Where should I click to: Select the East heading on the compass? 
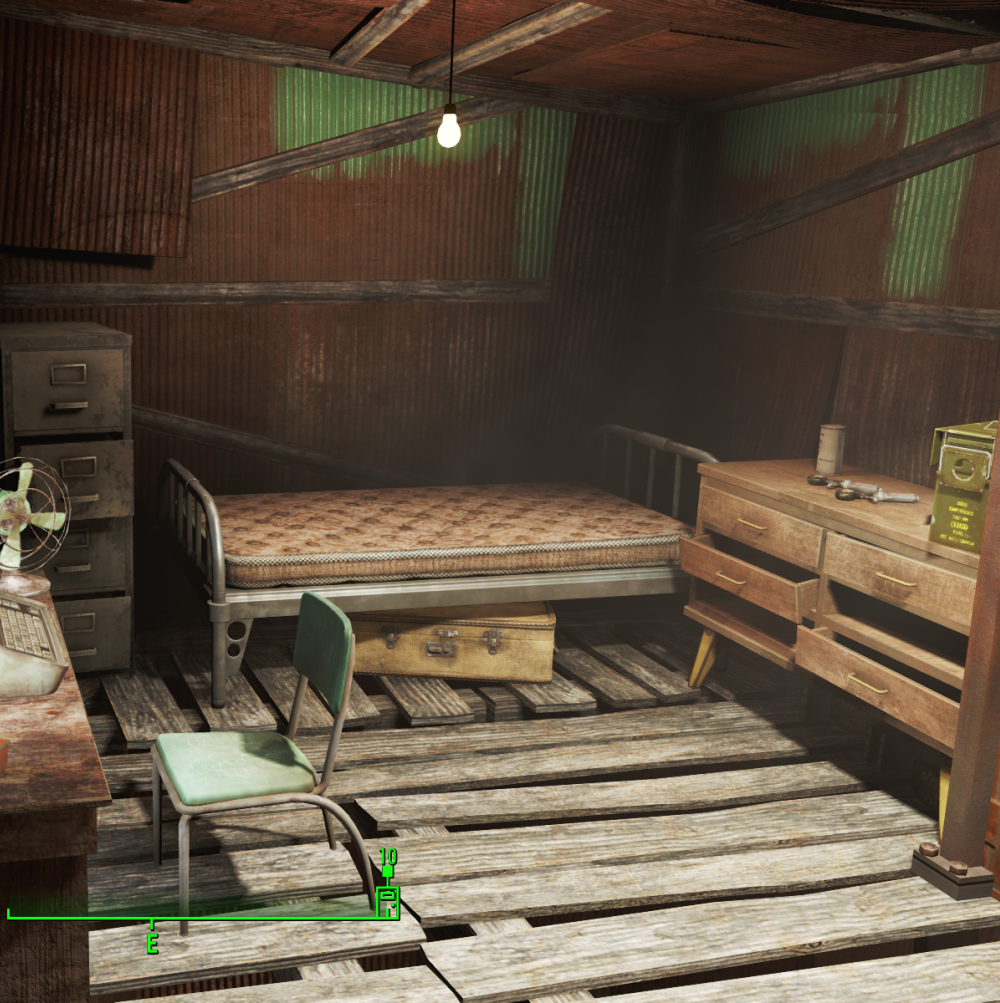coord(152,943)
